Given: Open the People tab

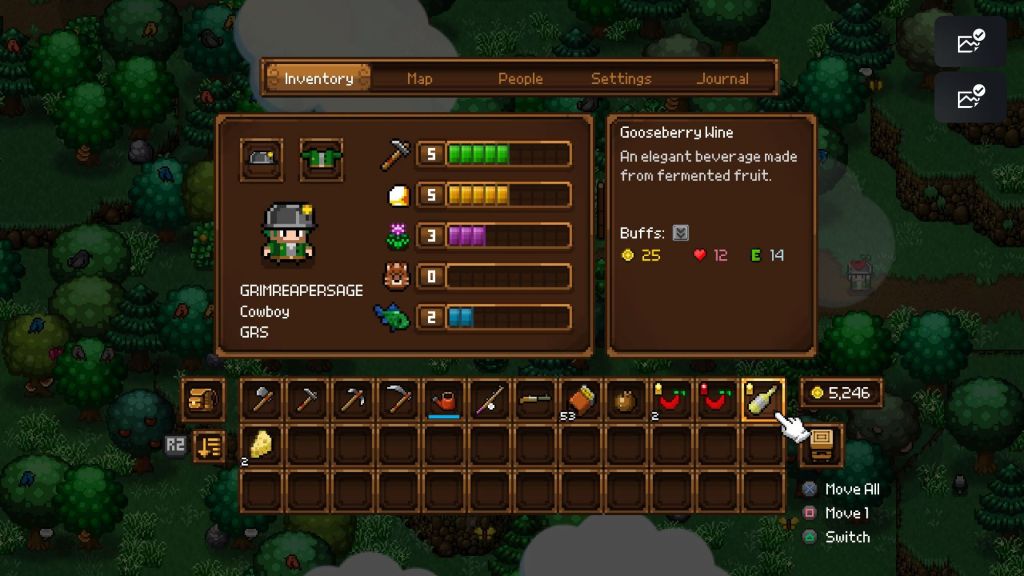Looking at the screenshot, I should (520, 78).
